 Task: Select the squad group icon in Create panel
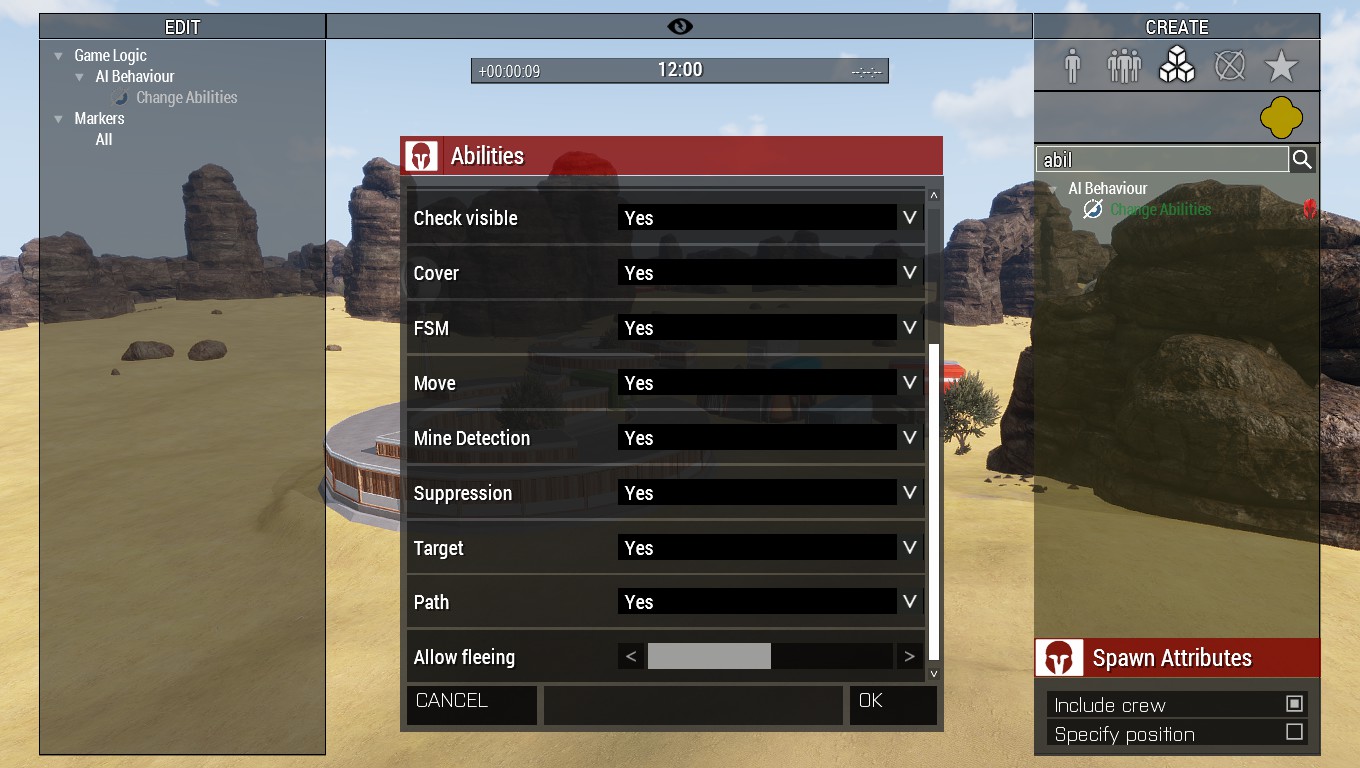click(x=1123, y=64)
